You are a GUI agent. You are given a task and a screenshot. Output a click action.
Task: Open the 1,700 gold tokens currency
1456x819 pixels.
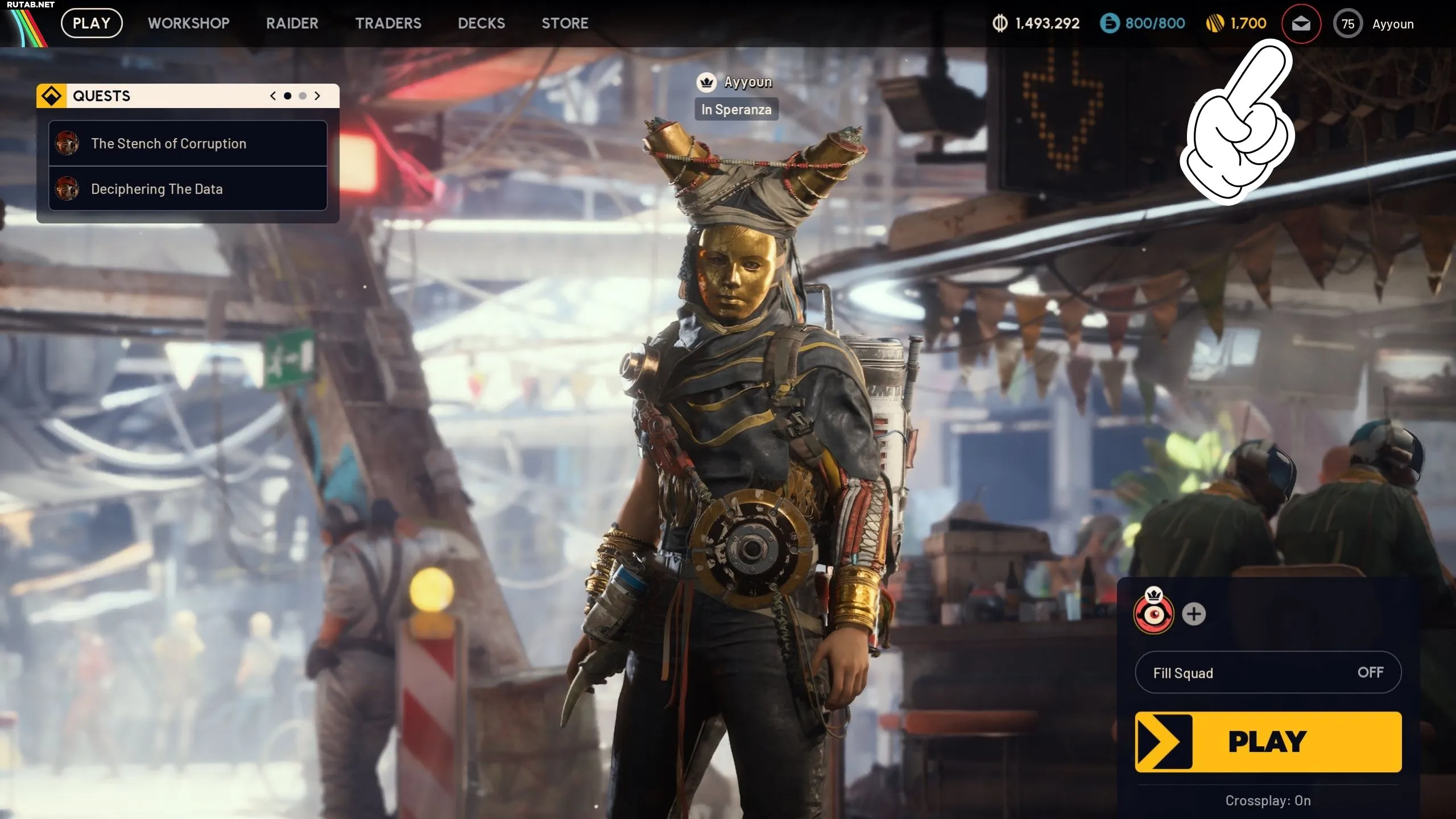coord(1236,23)
